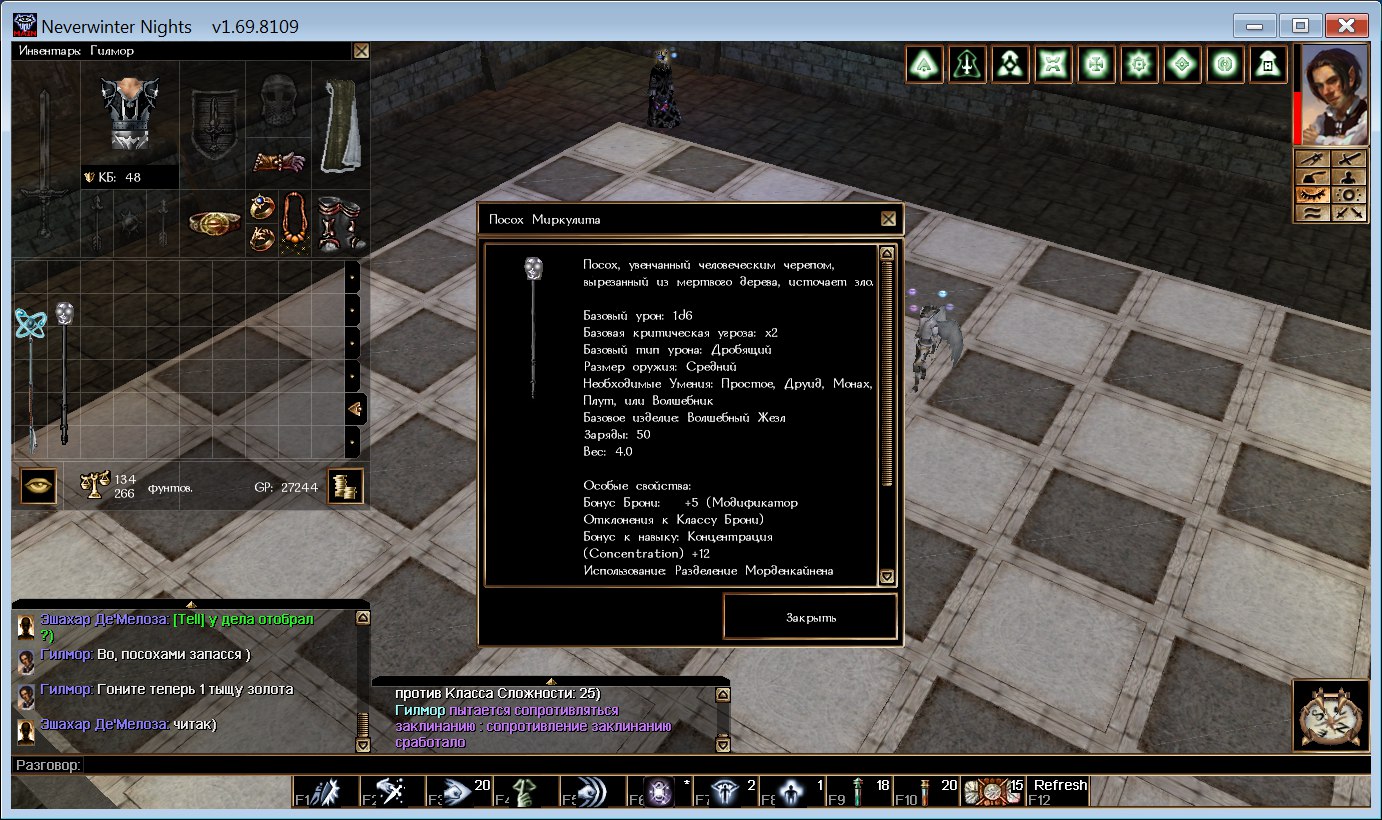Click the Refresh F12 quickbar slot
This screenshot has width=1382, height=820.
(x=1059, y=790)
